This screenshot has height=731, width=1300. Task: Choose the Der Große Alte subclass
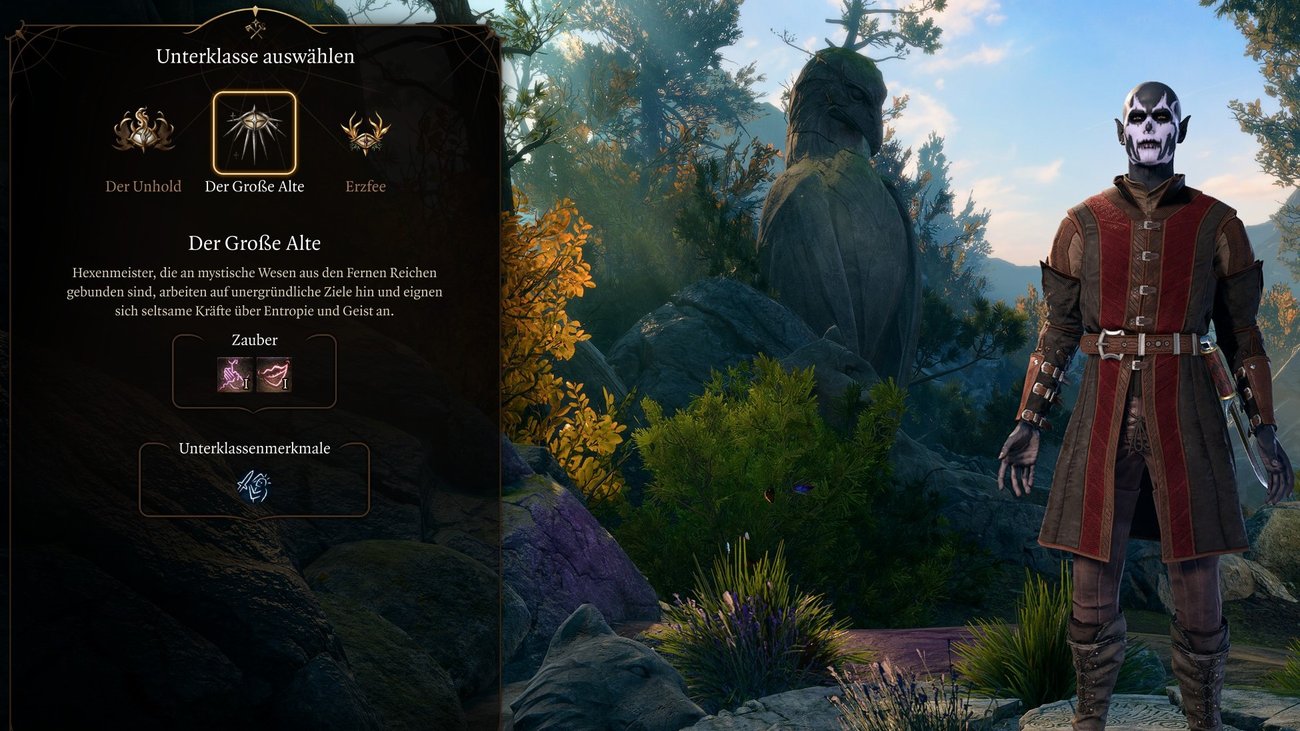pyautogui.click(x=254, y=133)
